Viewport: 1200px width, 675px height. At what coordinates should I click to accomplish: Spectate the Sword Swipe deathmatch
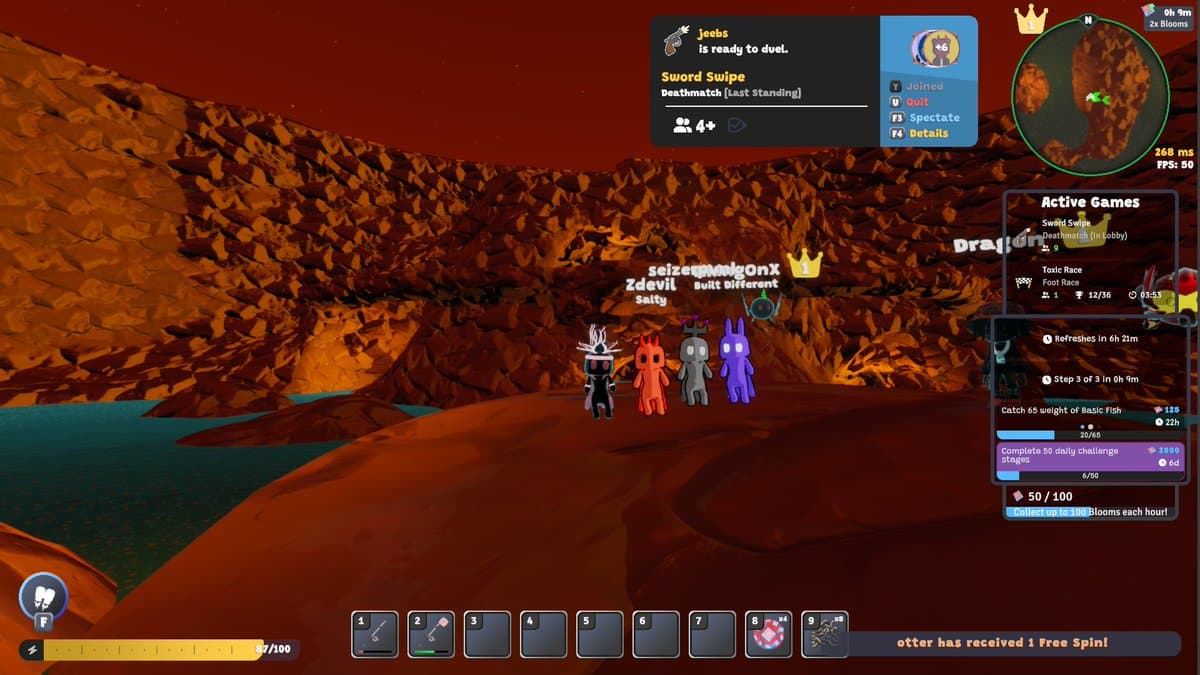(x=933, y=118)
